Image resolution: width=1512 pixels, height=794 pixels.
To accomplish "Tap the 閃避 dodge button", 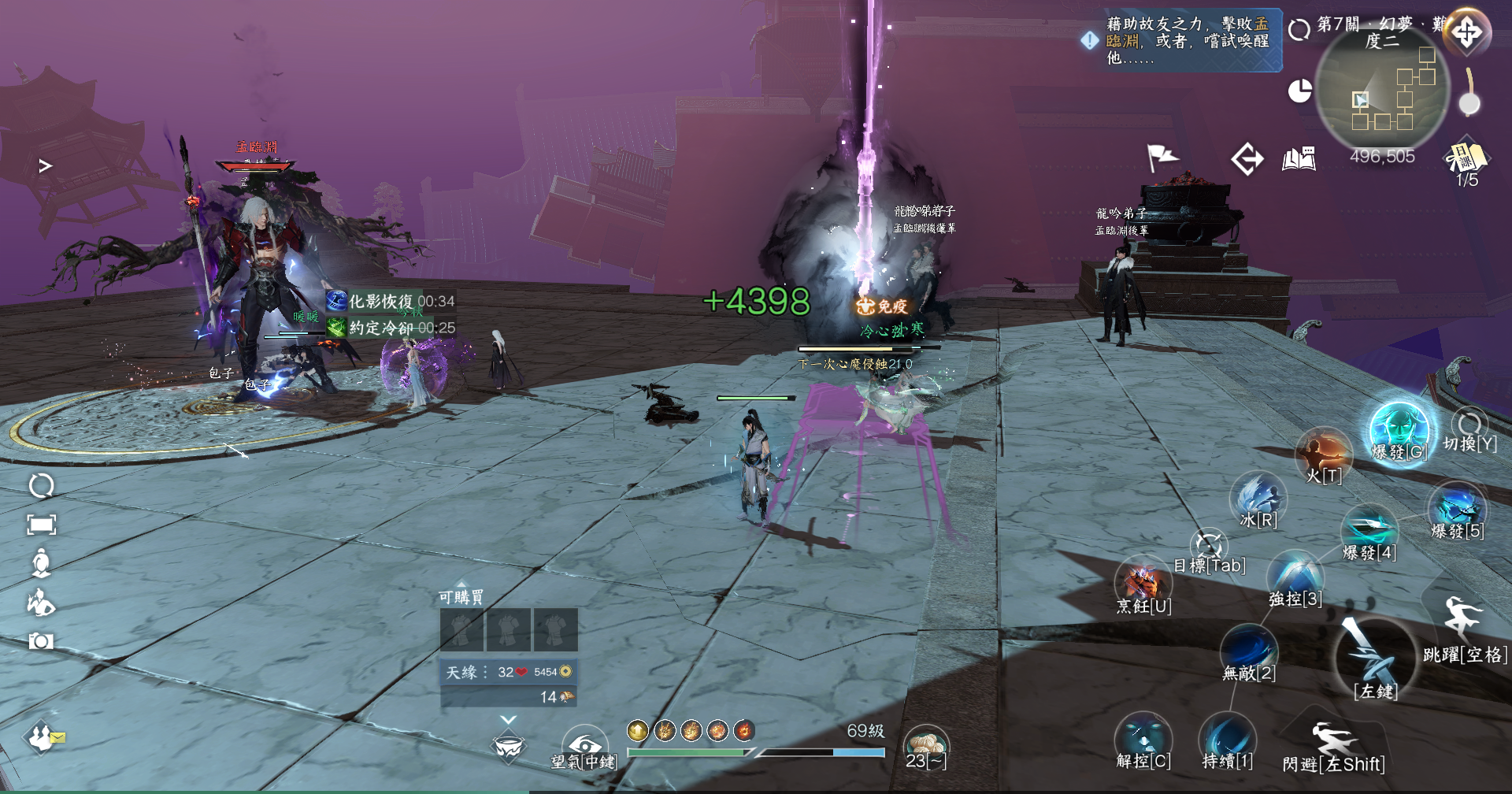I will coord(1333,743).
